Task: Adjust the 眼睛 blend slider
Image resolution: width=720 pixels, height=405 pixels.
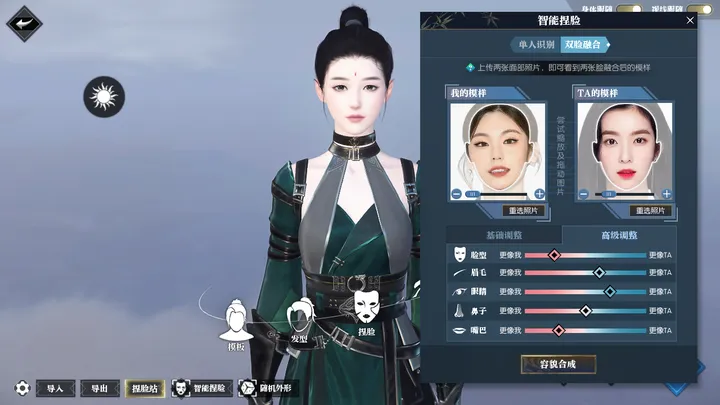Action: pos(610,292)
